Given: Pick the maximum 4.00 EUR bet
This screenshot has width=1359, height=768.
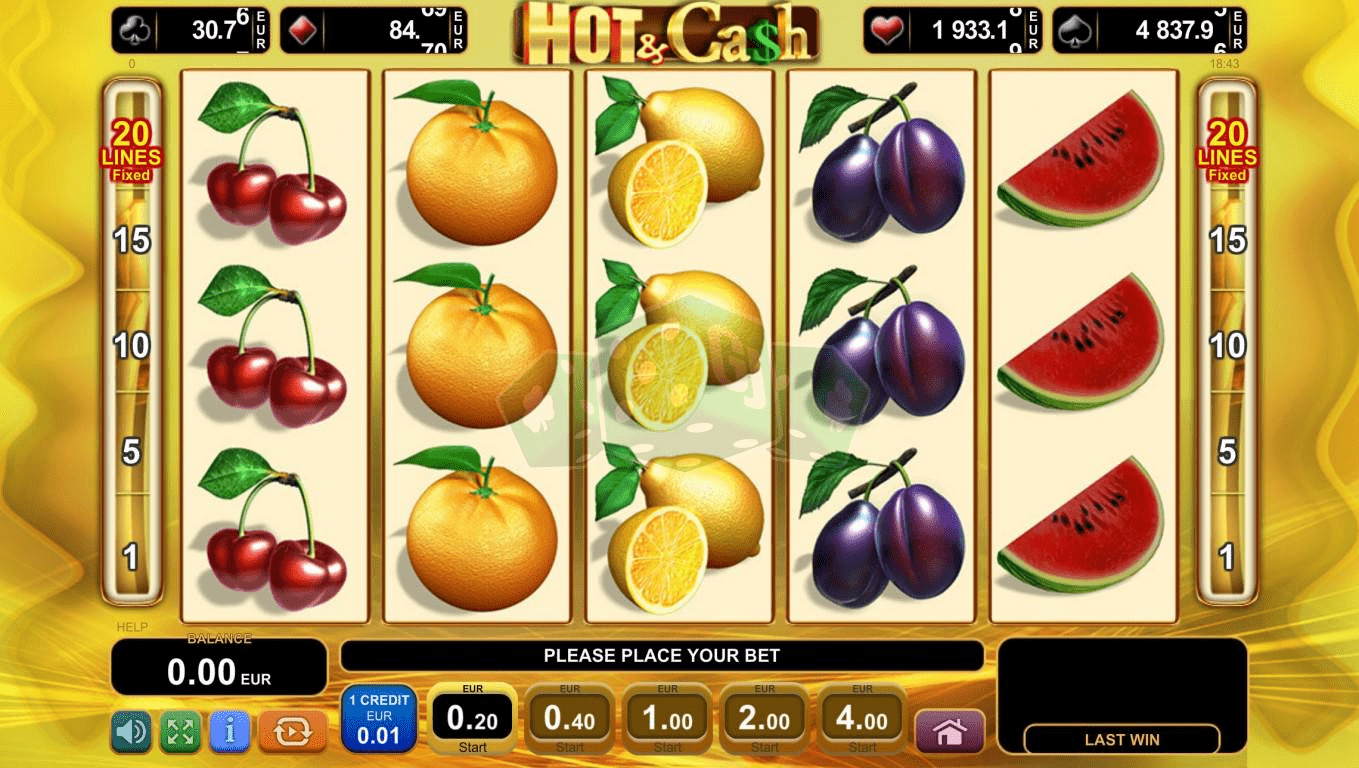Looking at the screenshot, I should [x=861, y=718].
